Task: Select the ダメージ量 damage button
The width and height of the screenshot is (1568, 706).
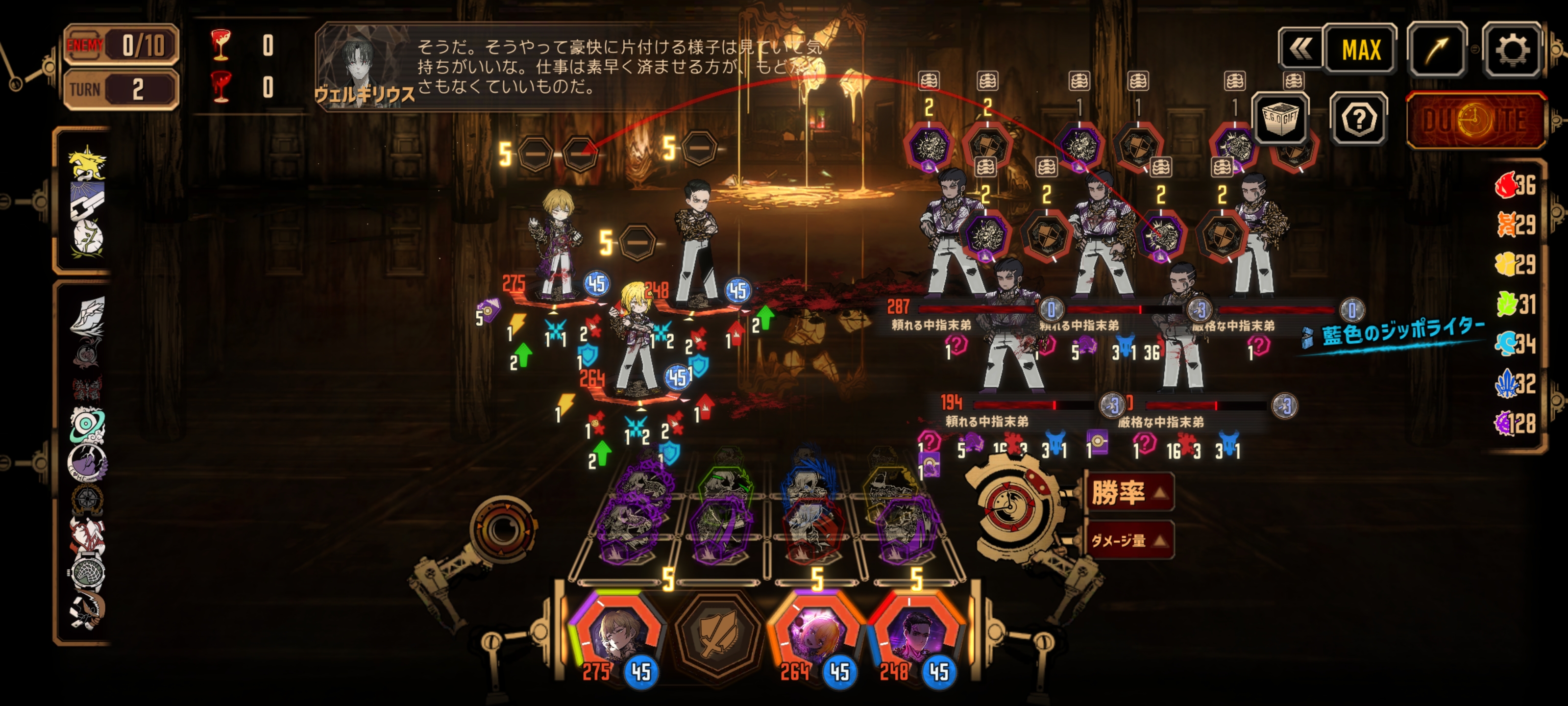Action: pos(1129,540)
